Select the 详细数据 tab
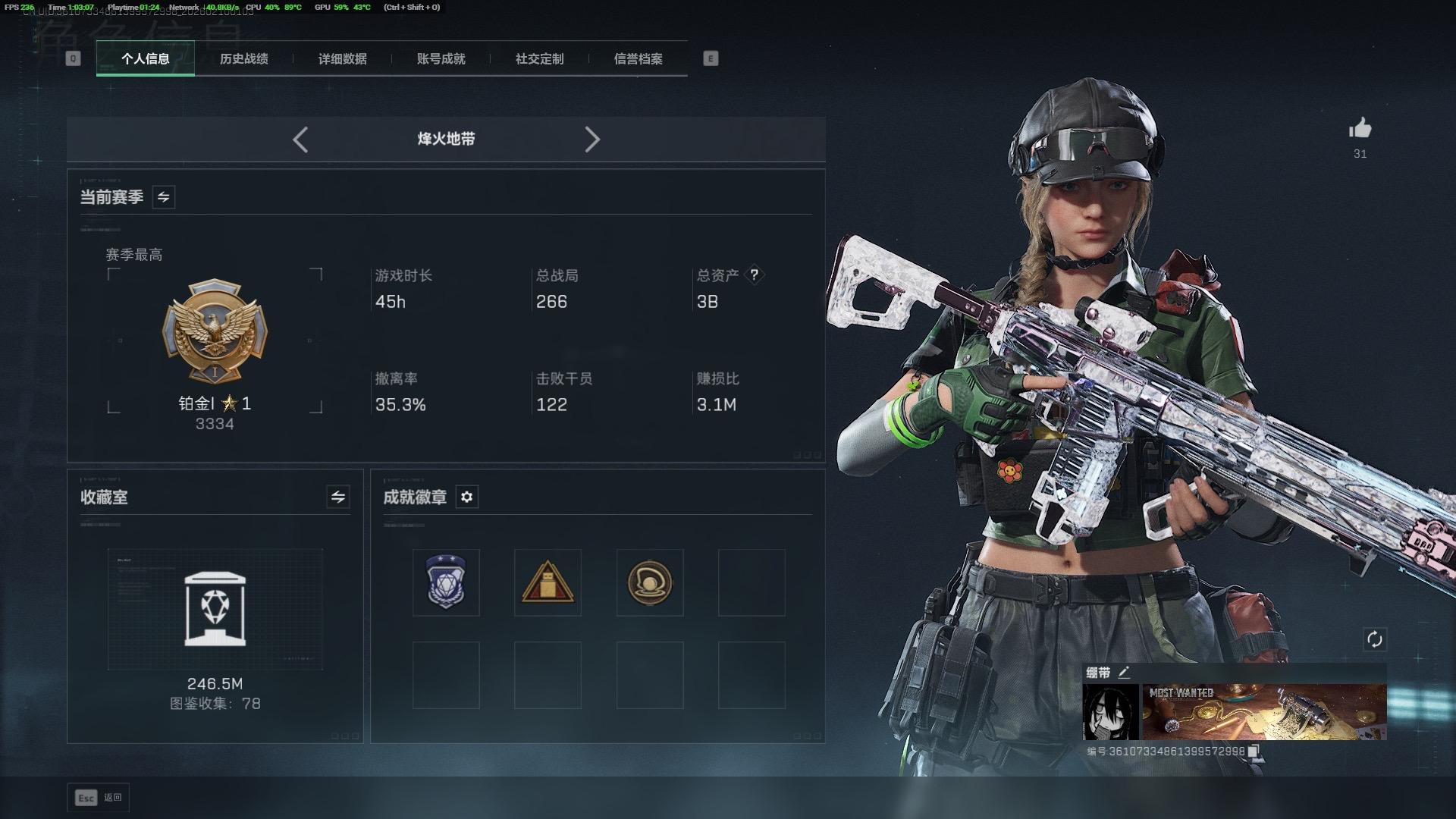1456x819 pixels. tap(342, 59)
